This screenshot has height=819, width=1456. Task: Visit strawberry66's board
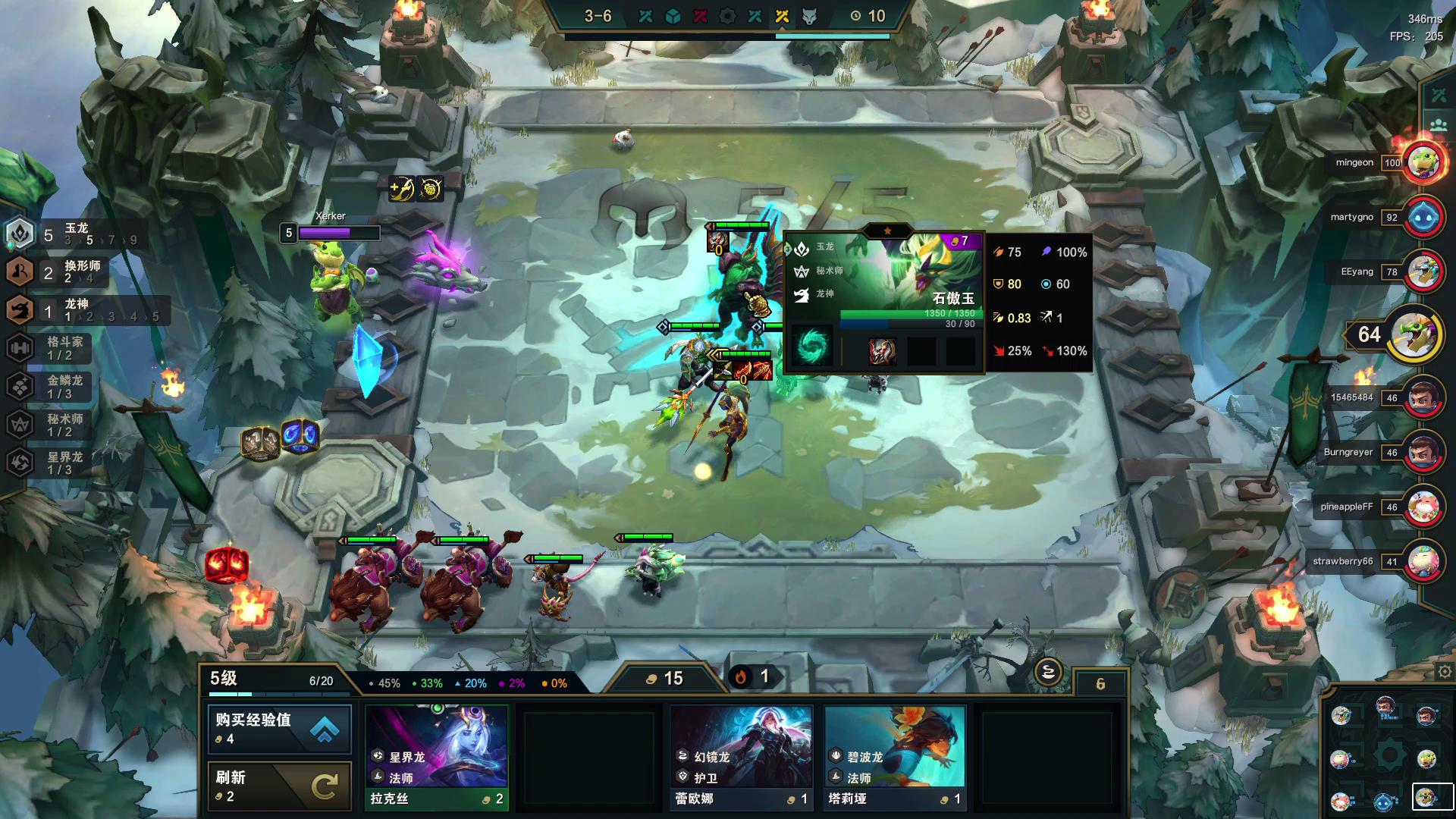point(1423,561)
